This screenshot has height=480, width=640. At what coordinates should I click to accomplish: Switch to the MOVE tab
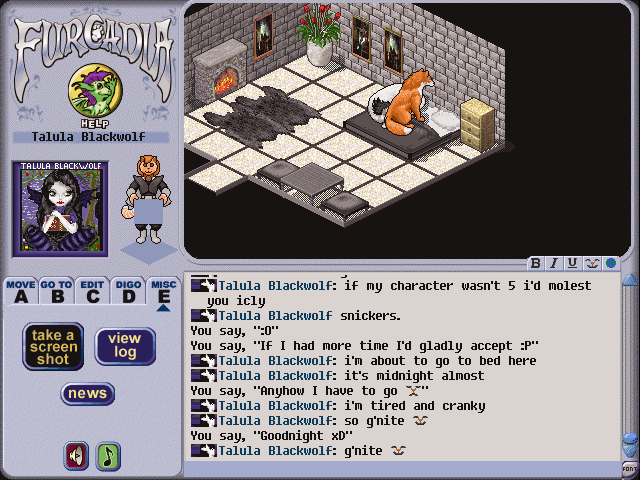[21, 291]
